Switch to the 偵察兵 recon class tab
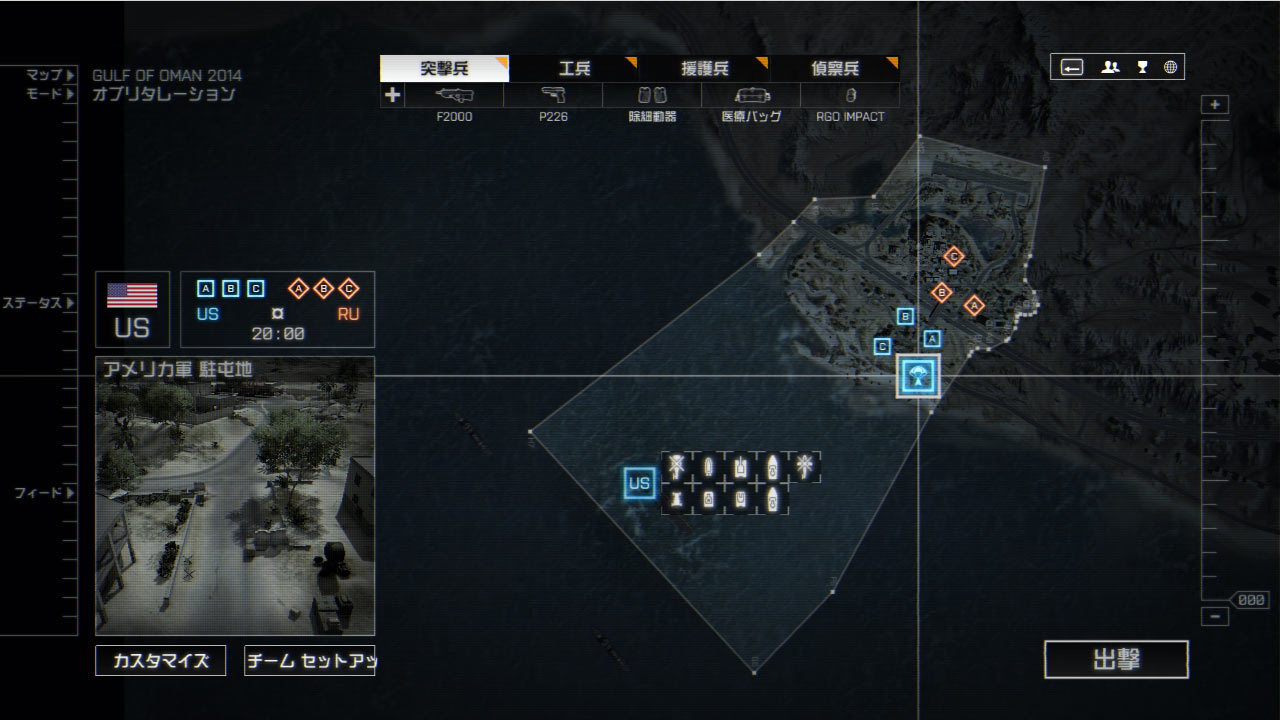 [834, 69]
